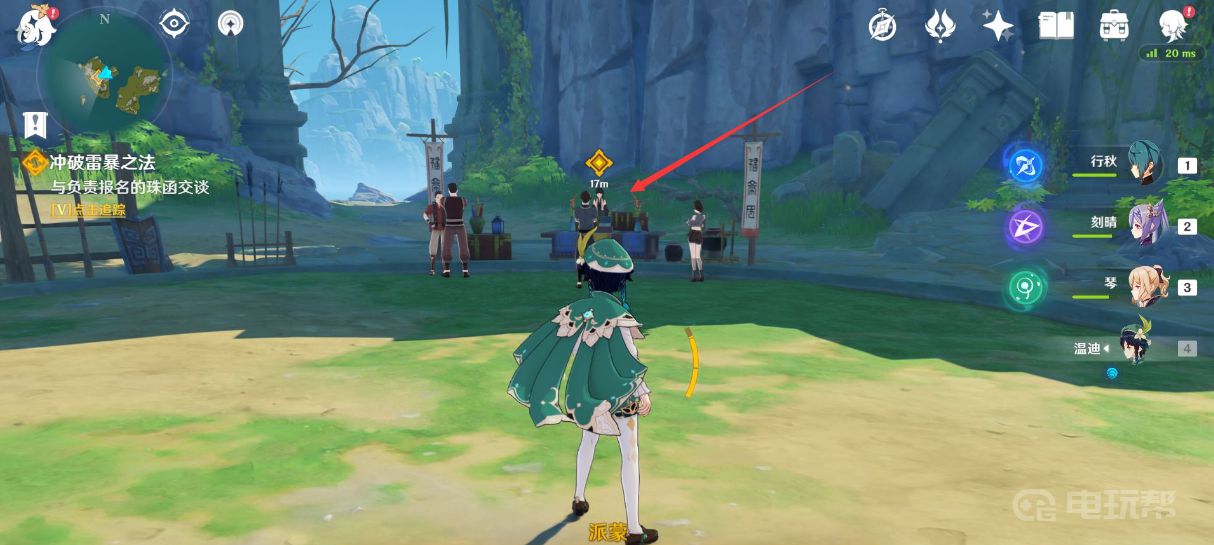Open the backpack inventory icon
This screenshot has height=545, width=1214.
click(1114, 25)
